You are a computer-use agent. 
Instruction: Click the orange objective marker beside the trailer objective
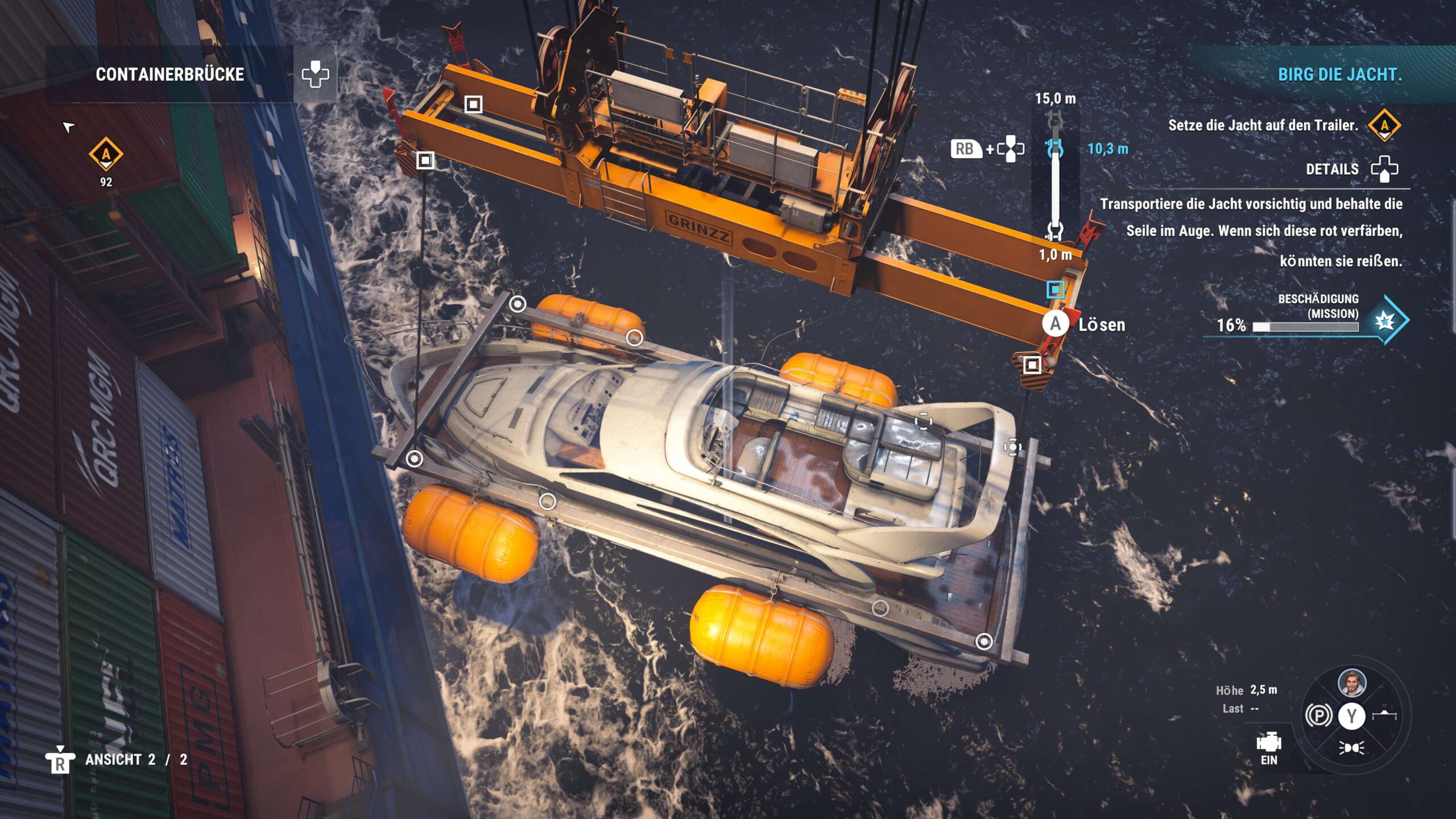coord(1384,125)
